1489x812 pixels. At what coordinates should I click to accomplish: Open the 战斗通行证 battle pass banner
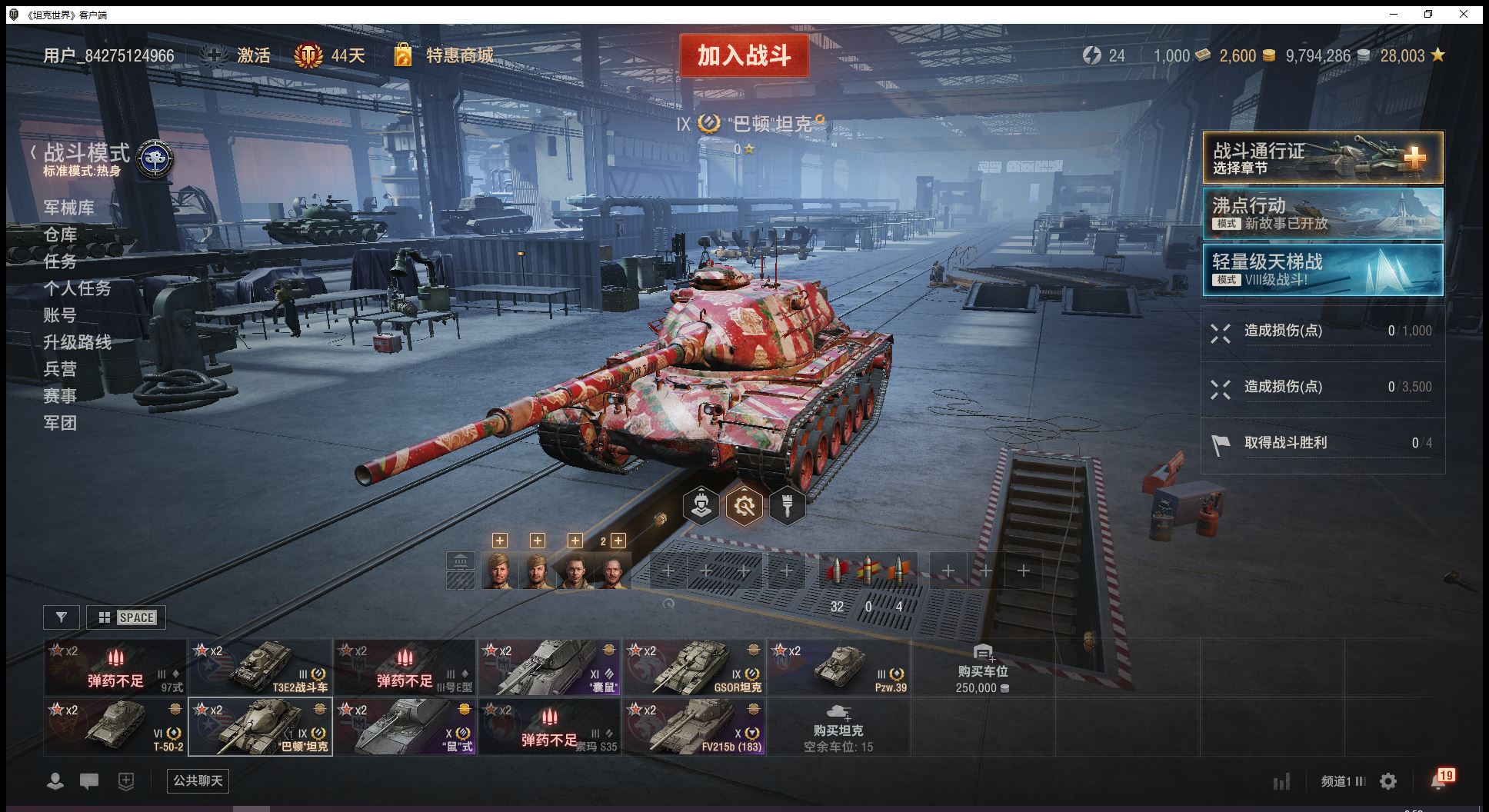[1322, 158]
